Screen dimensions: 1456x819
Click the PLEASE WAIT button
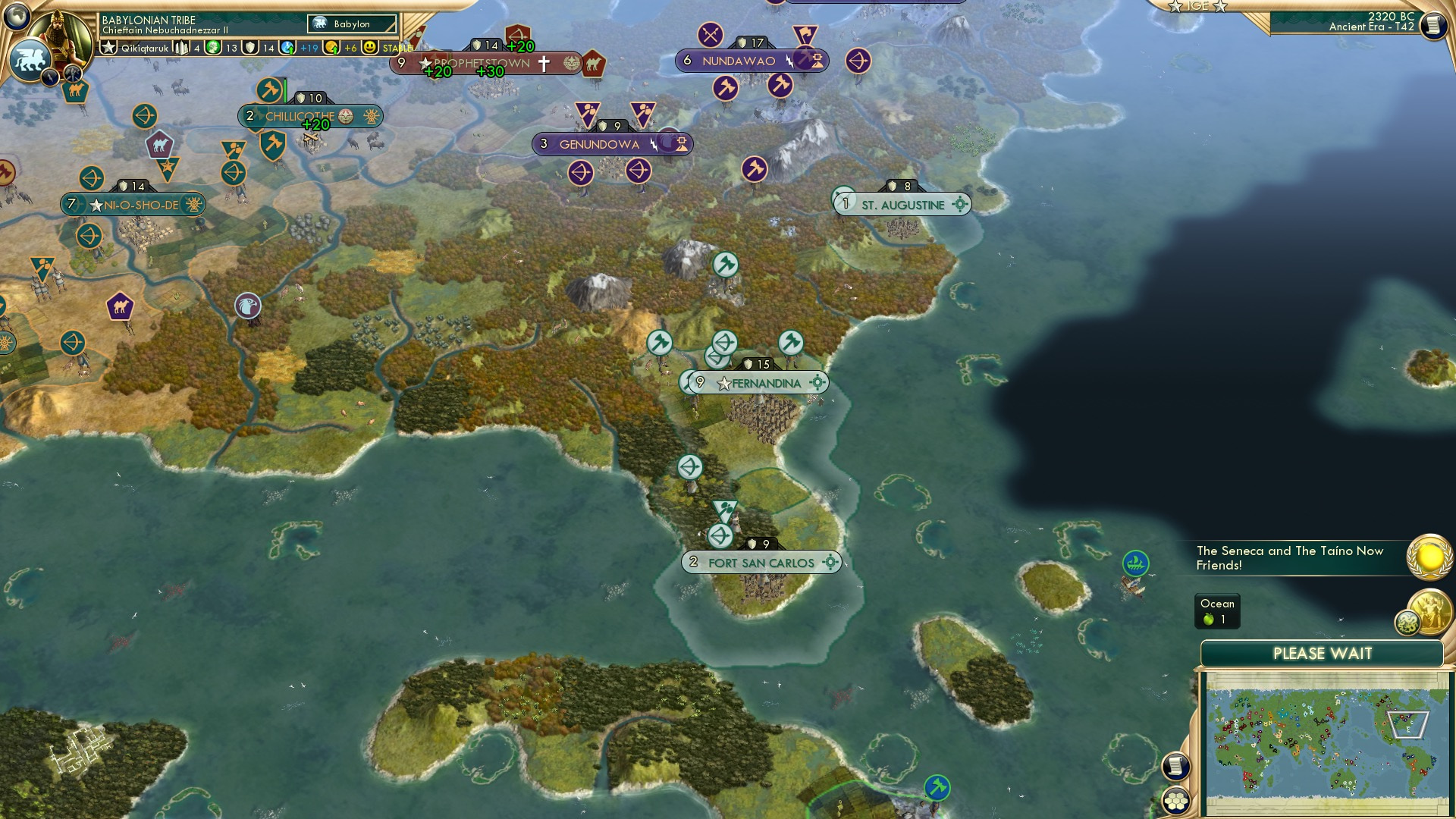[x=1323, y=653]
